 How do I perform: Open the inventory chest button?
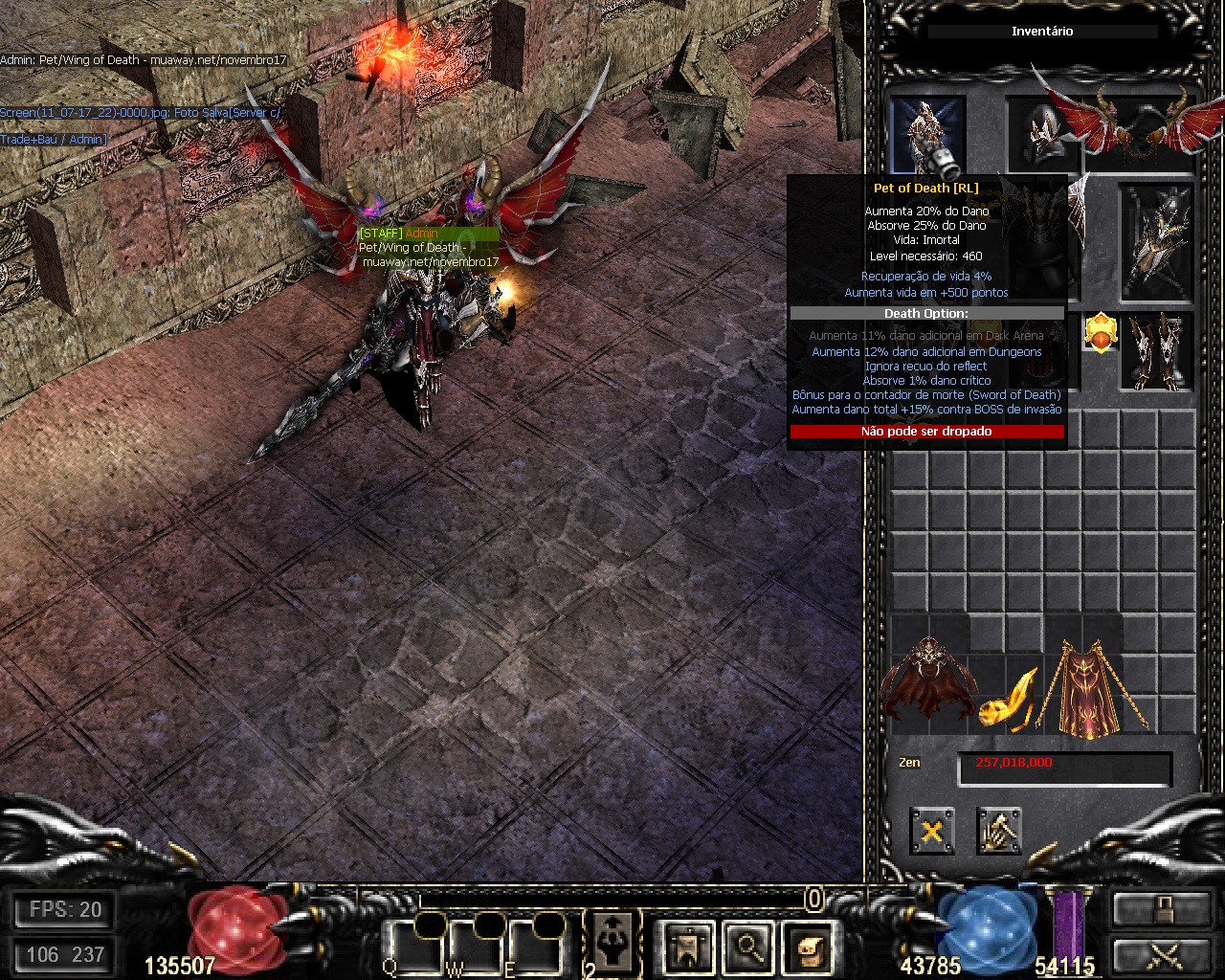[806, 947]
